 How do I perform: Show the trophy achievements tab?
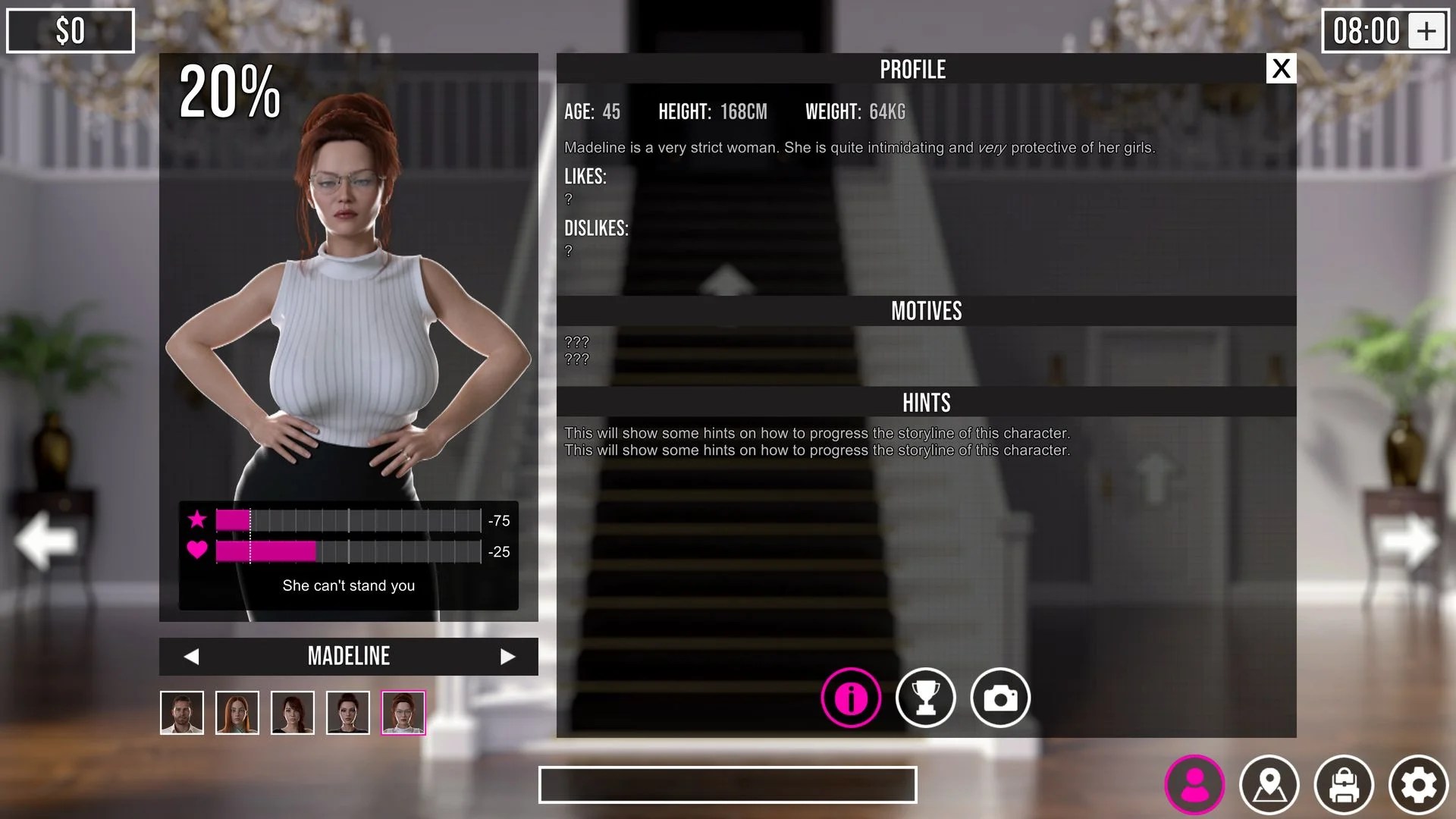925,698
